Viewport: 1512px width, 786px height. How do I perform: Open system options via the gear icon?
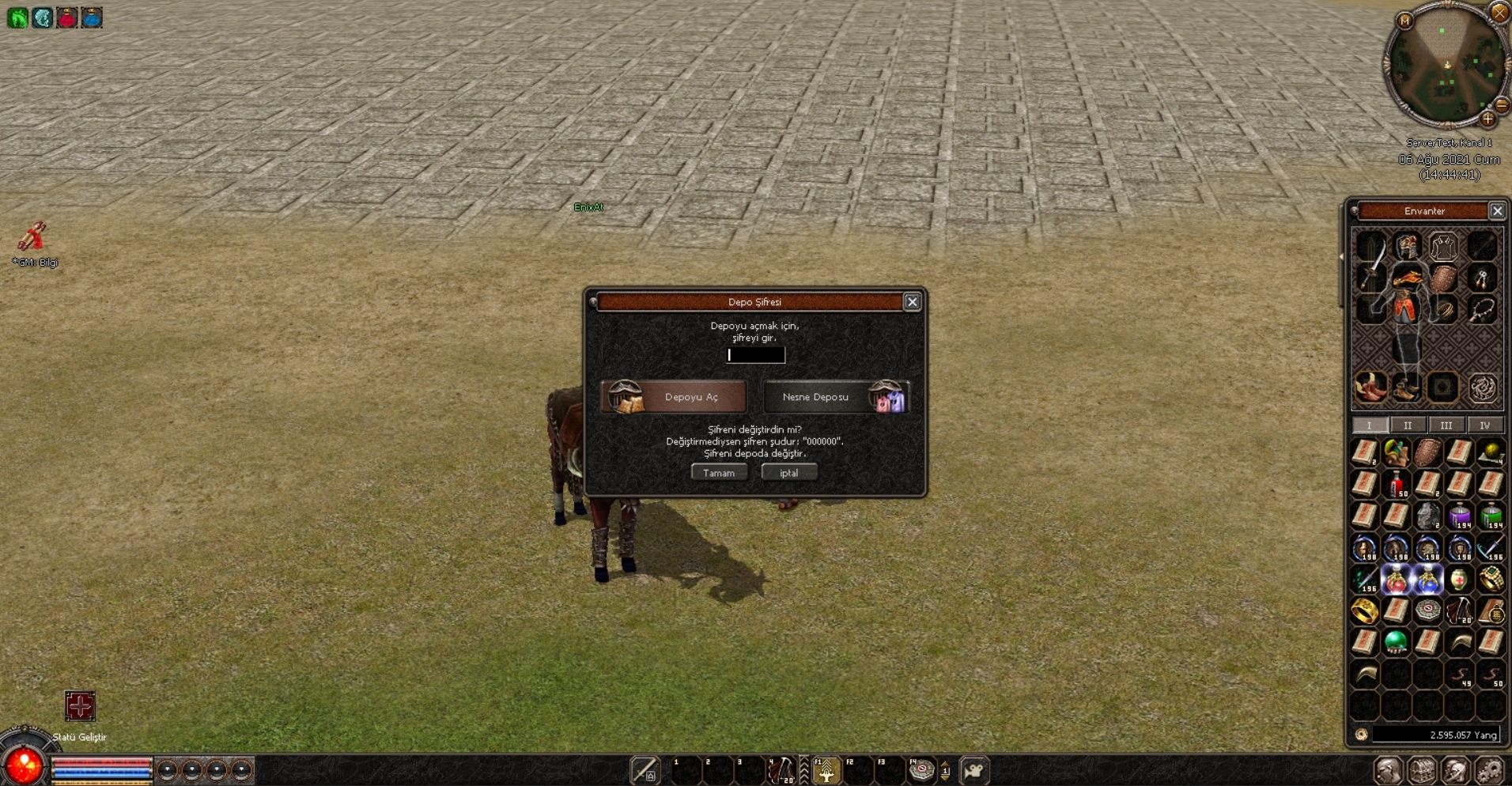(x=1489, y=770)
